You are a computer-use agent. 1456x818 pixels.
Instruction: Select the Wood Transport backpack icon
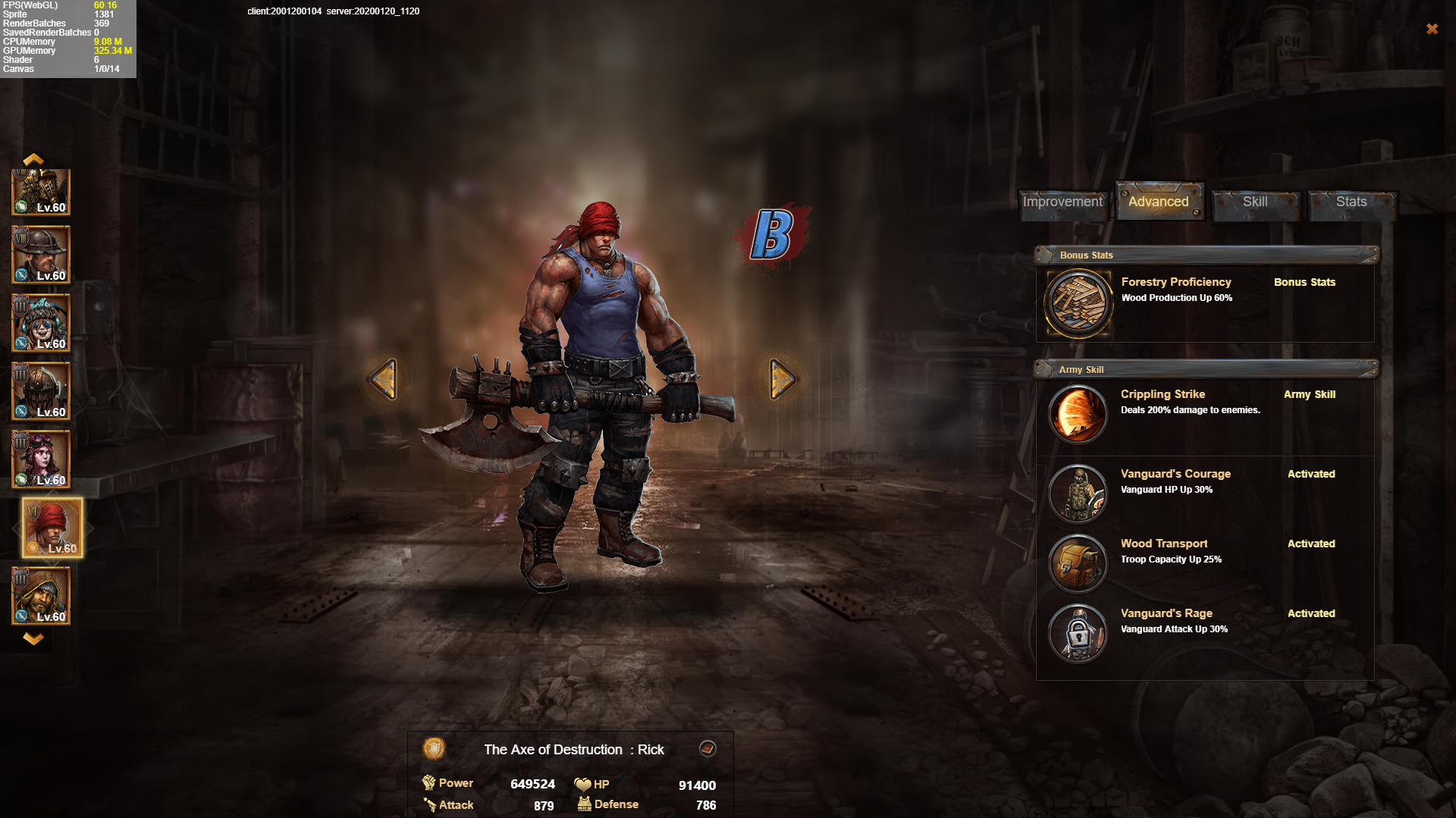coord(1078,563)
